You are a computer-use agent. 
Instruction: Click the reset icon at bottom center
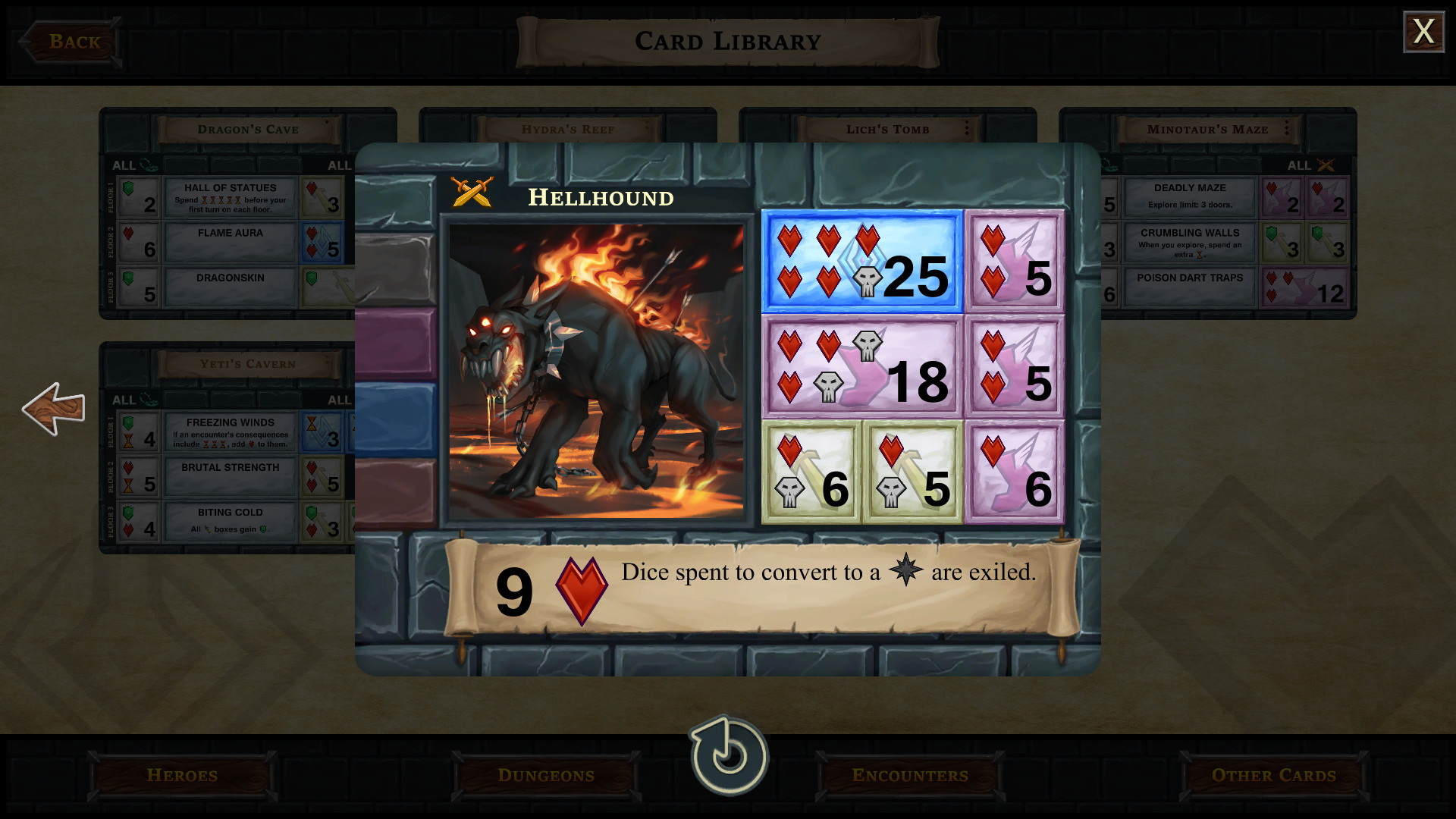[x=727, y=756]
